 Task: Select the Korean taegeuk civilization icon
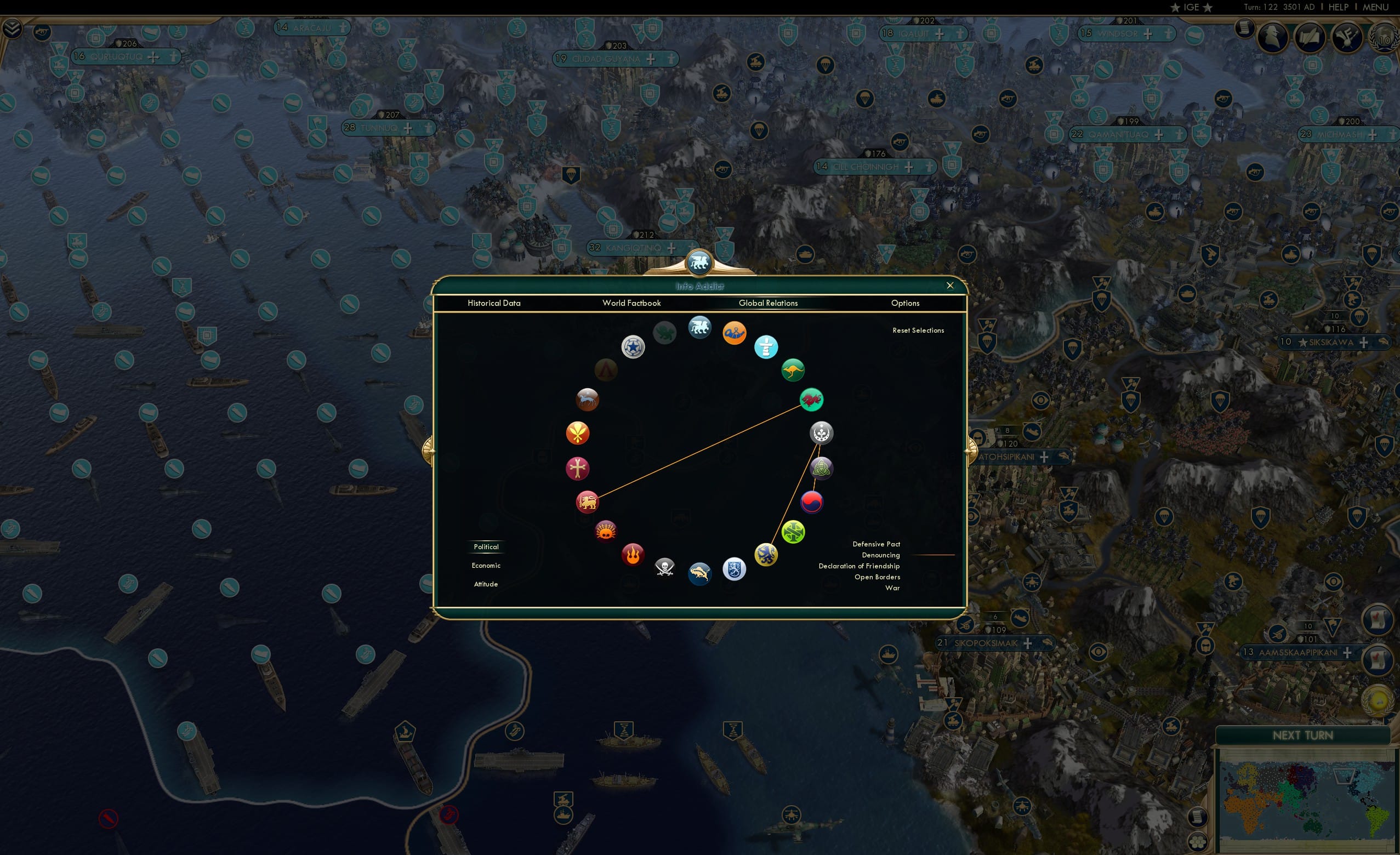point(812,501)
